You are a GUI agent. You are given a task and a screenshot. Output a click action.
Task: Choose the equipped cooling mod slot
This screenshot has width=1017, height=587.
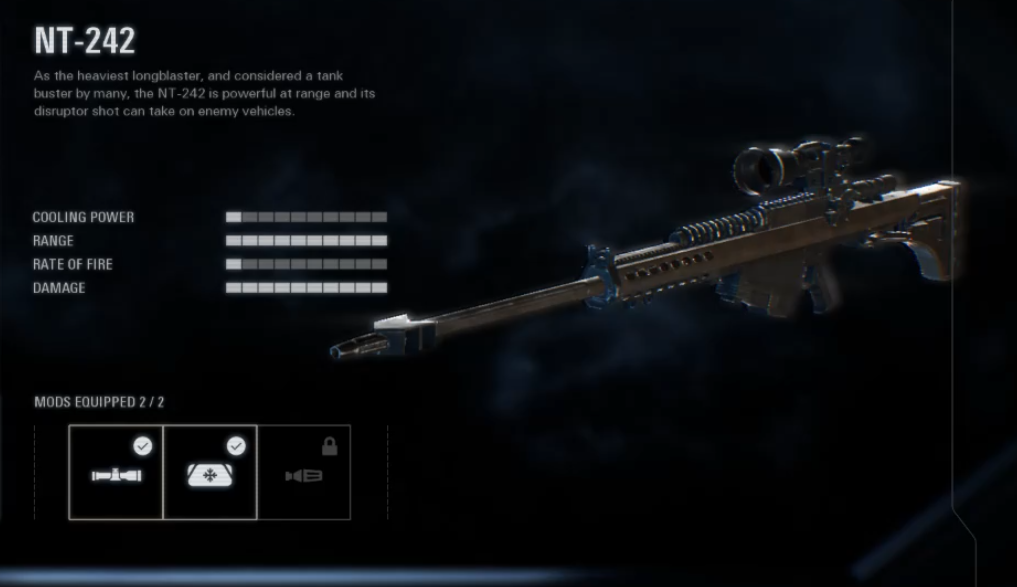[x=210, y=472]
